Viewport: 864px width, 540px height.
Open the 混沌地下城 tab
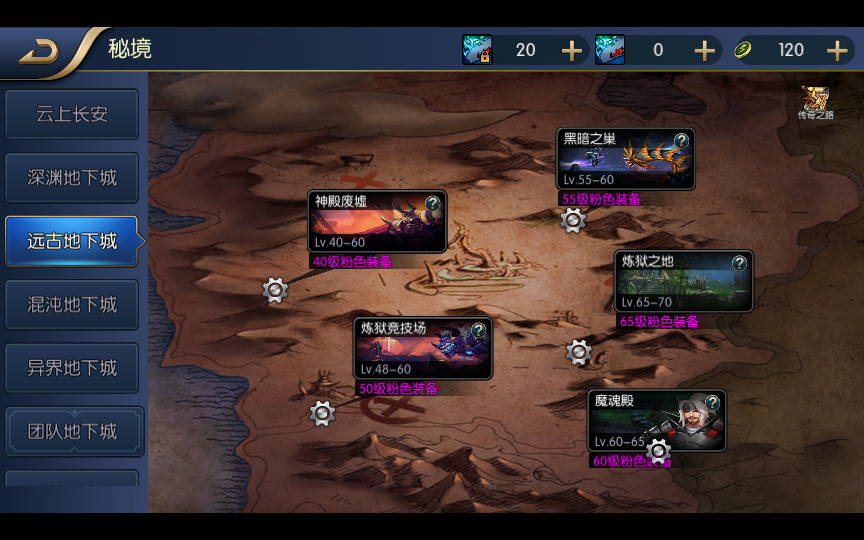pos(72,305)
